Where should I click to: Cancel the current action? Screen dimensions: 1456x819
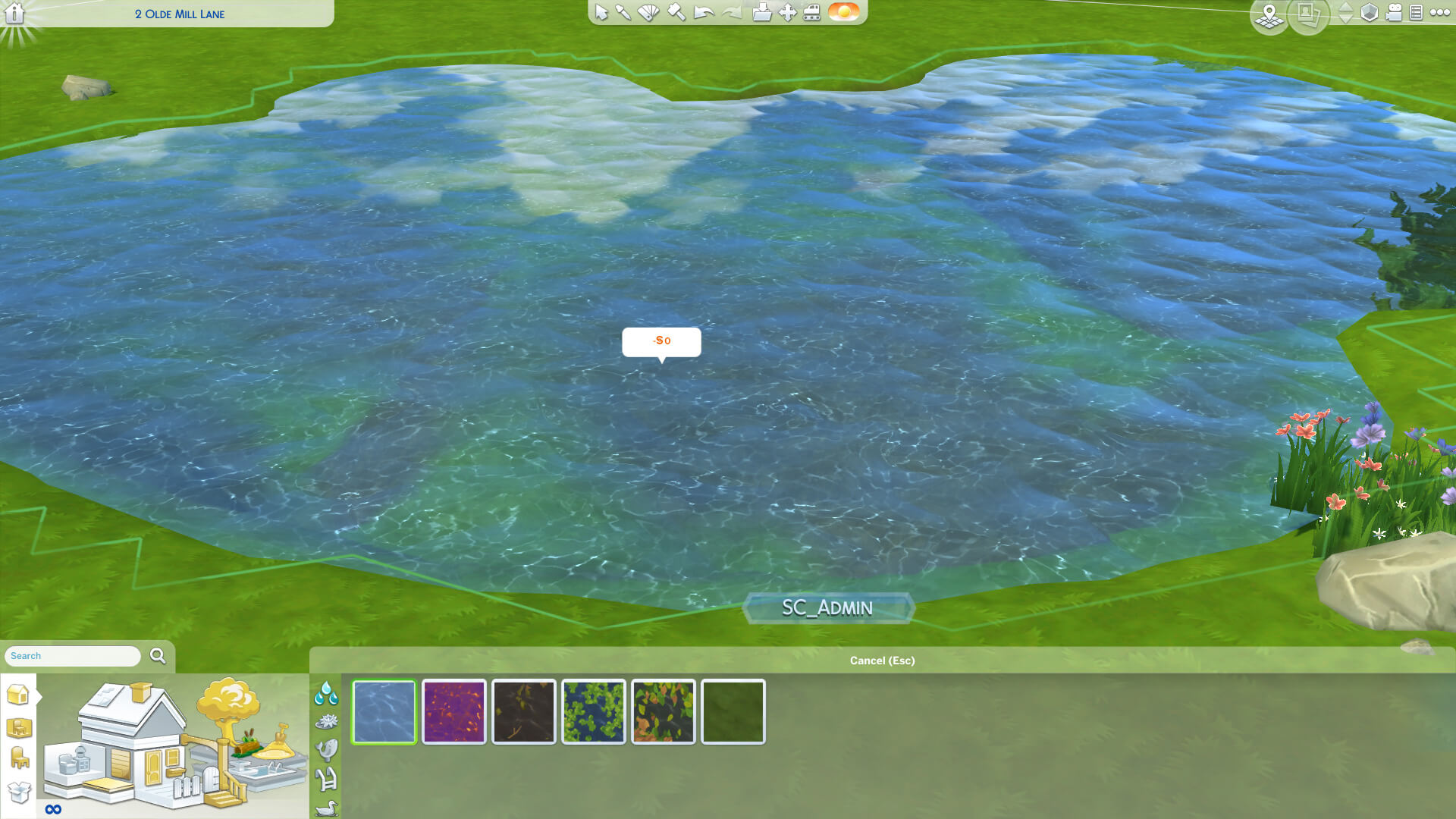(x=882, y=661)
